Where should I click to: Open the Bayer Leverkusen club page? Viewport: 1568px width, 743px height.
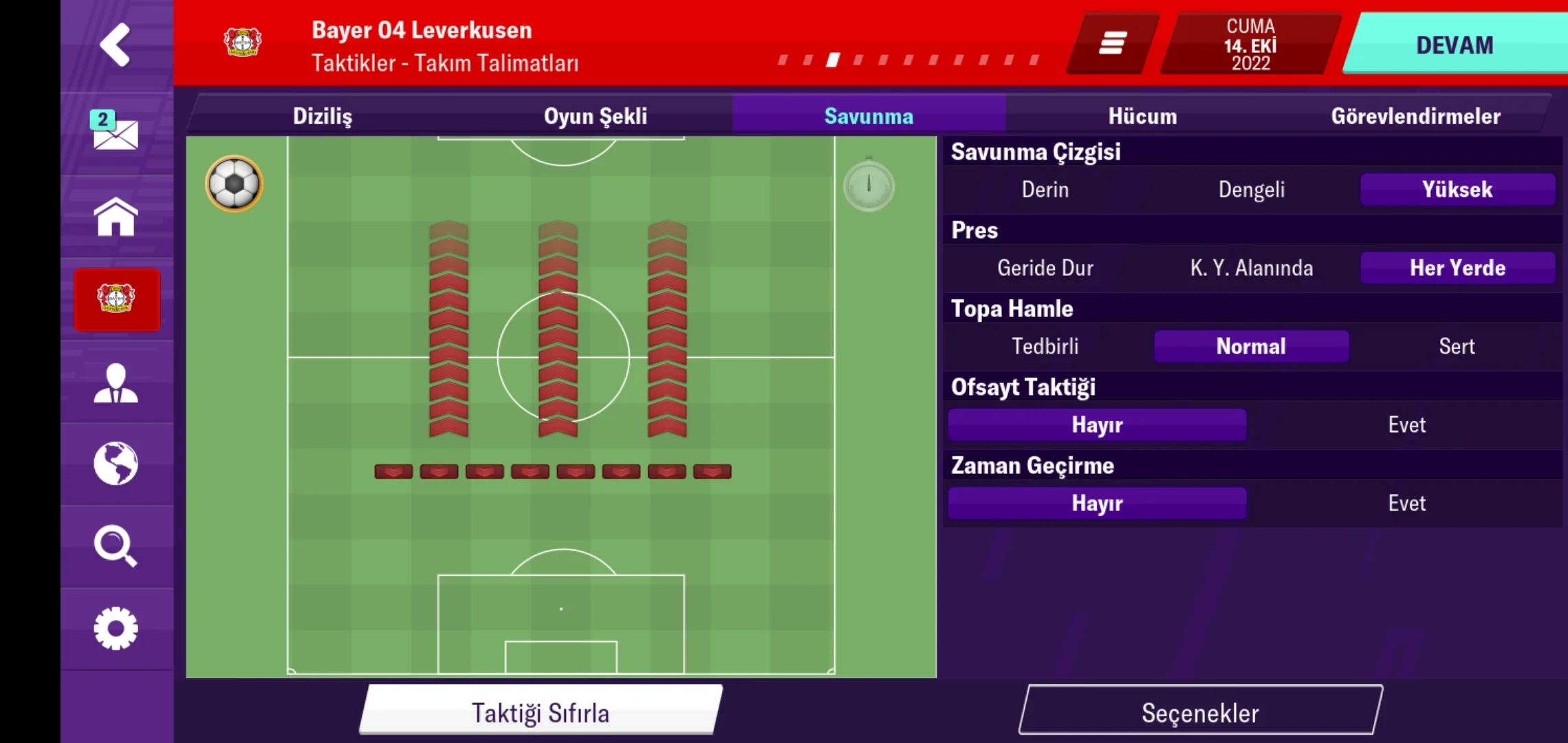(x=116, y=301)
